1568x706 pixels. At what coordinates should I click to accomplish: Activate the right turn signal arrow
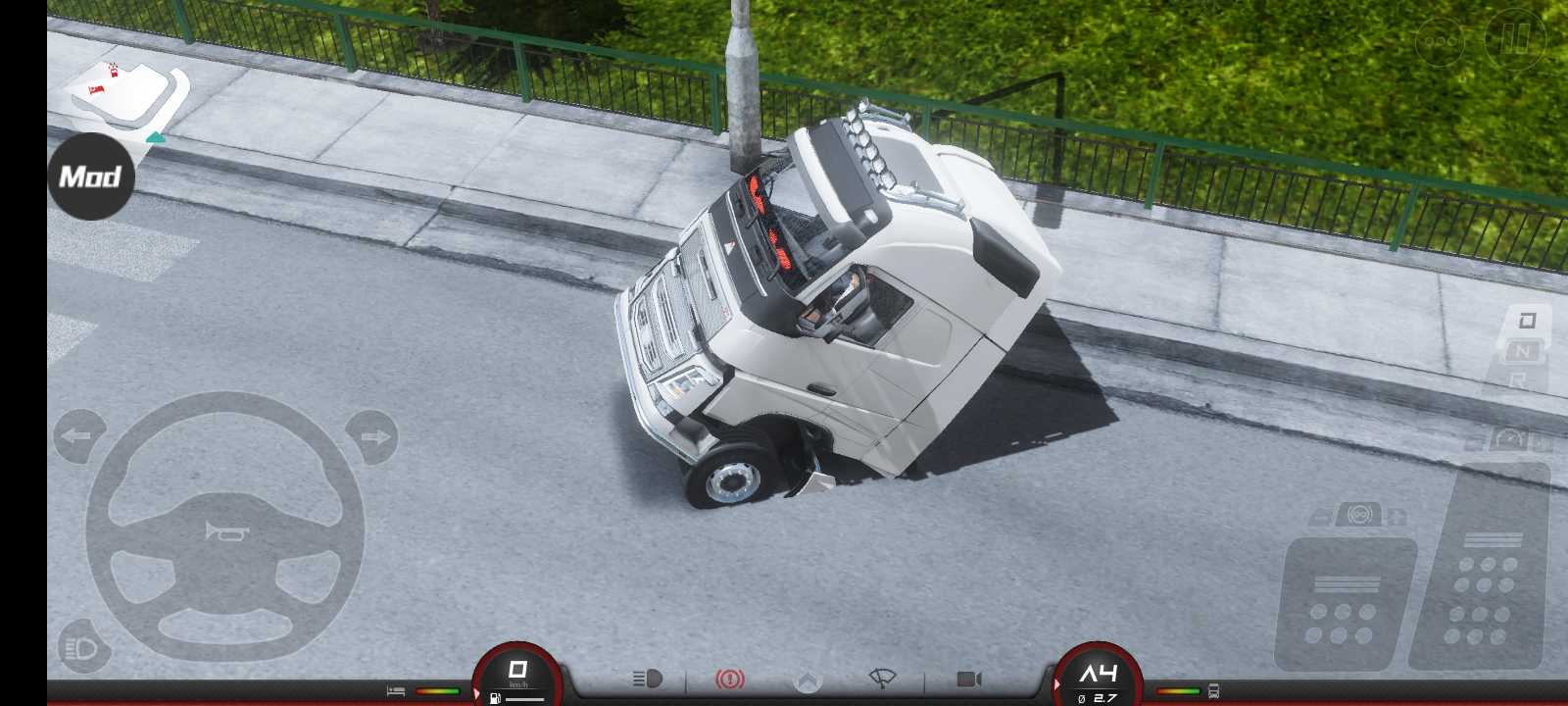point(372,436)
